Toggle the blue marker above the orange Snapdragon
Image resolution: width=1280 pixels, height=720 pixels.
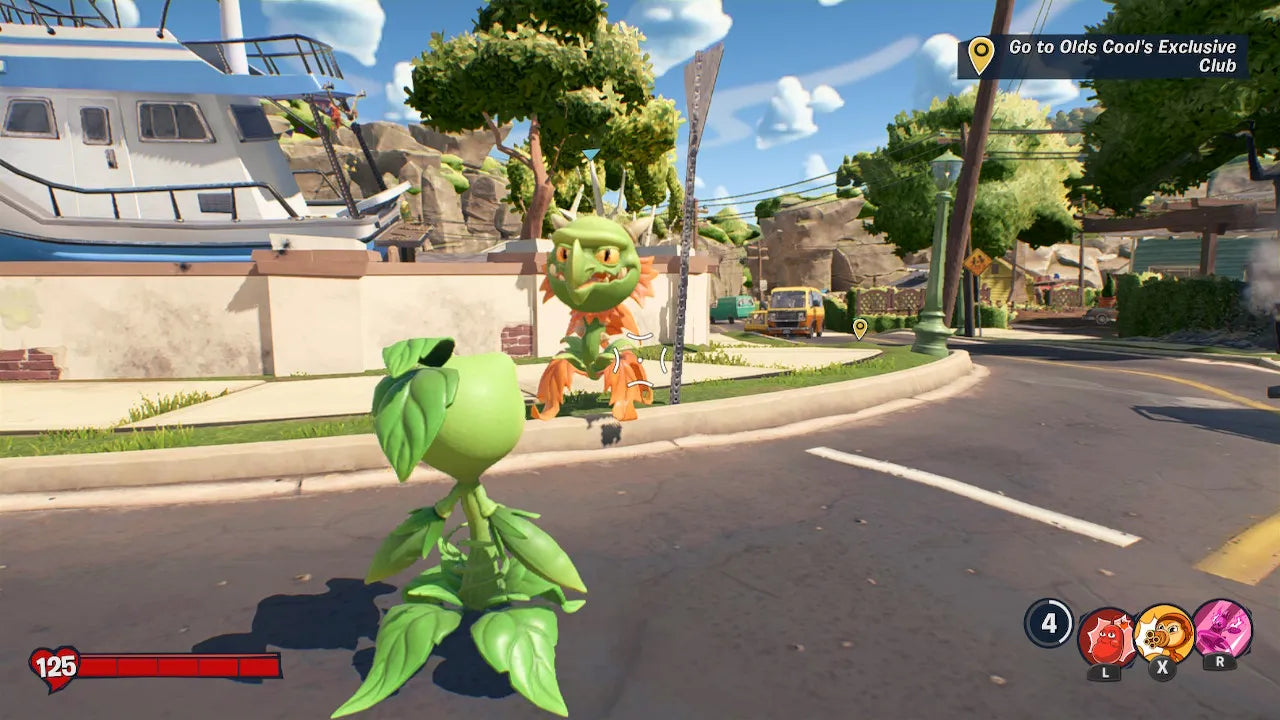[591, 151]
